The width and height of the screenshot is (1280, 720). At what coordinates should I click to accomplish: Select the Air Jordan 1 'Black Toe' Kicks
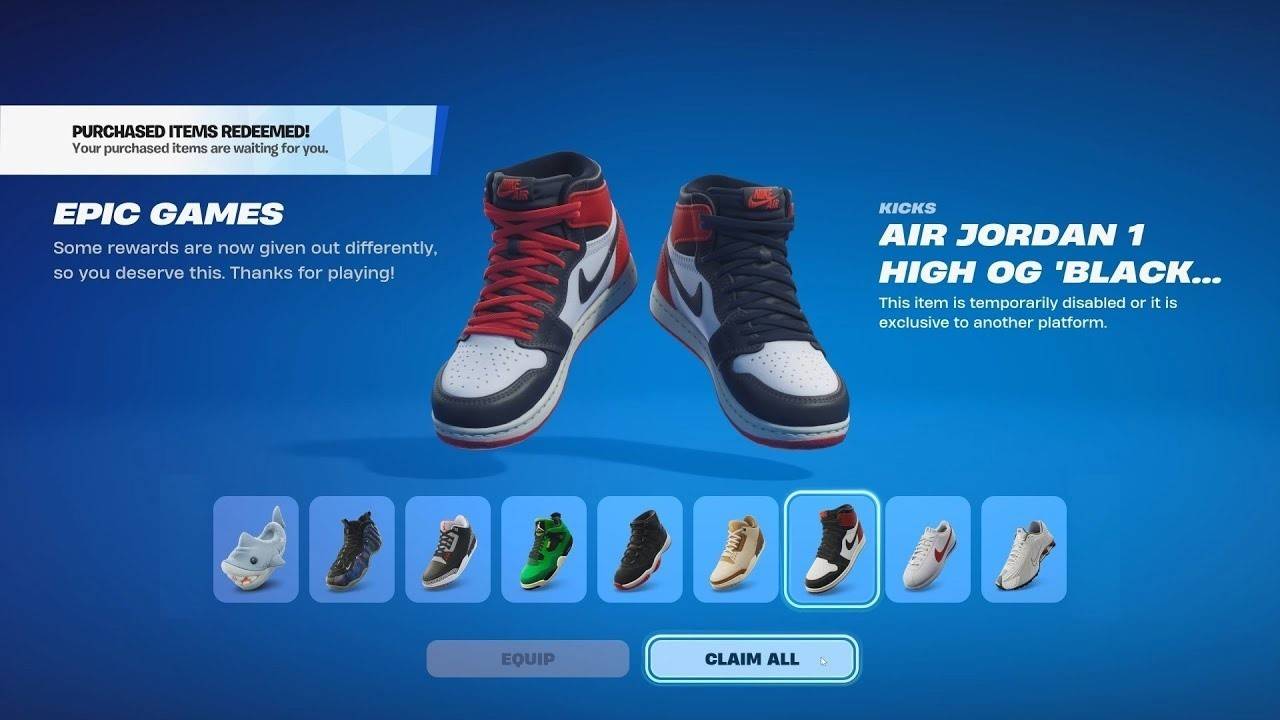832,550
